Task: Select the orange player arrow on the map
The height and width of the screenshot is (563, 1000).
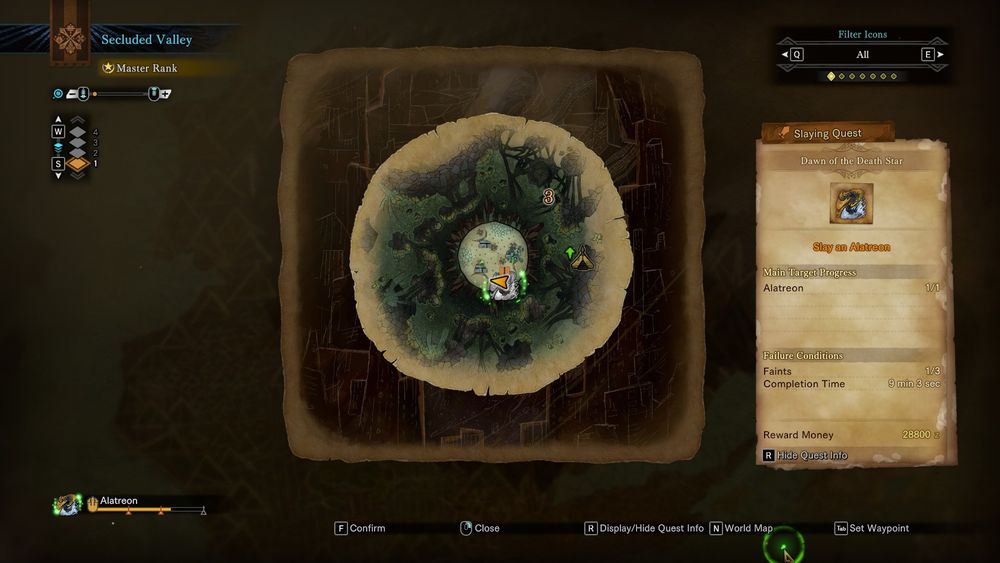Action: 499,282
